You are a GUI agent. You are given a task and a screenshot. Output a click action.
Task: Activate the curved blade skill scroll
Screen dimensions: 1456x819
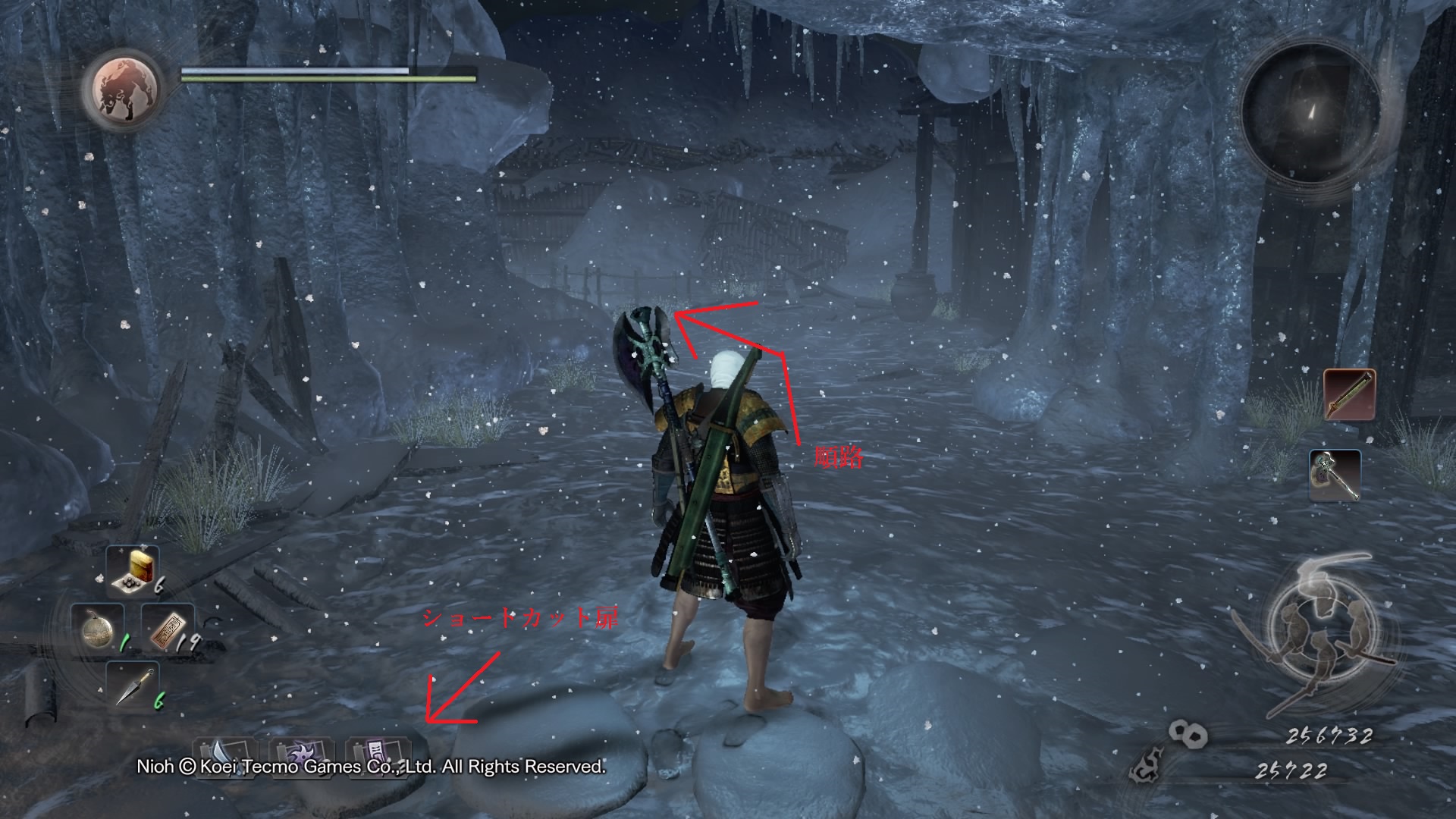click(x=222, y=757)
